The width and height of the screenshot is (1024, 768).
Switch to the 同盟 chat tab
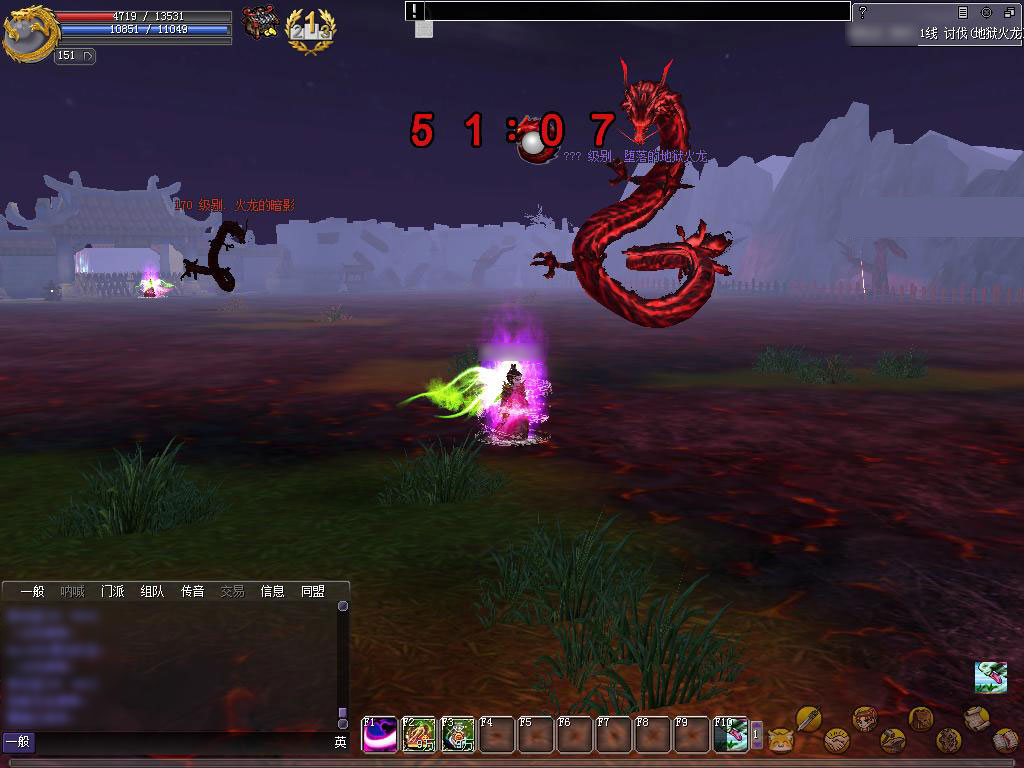click(313, 591)
